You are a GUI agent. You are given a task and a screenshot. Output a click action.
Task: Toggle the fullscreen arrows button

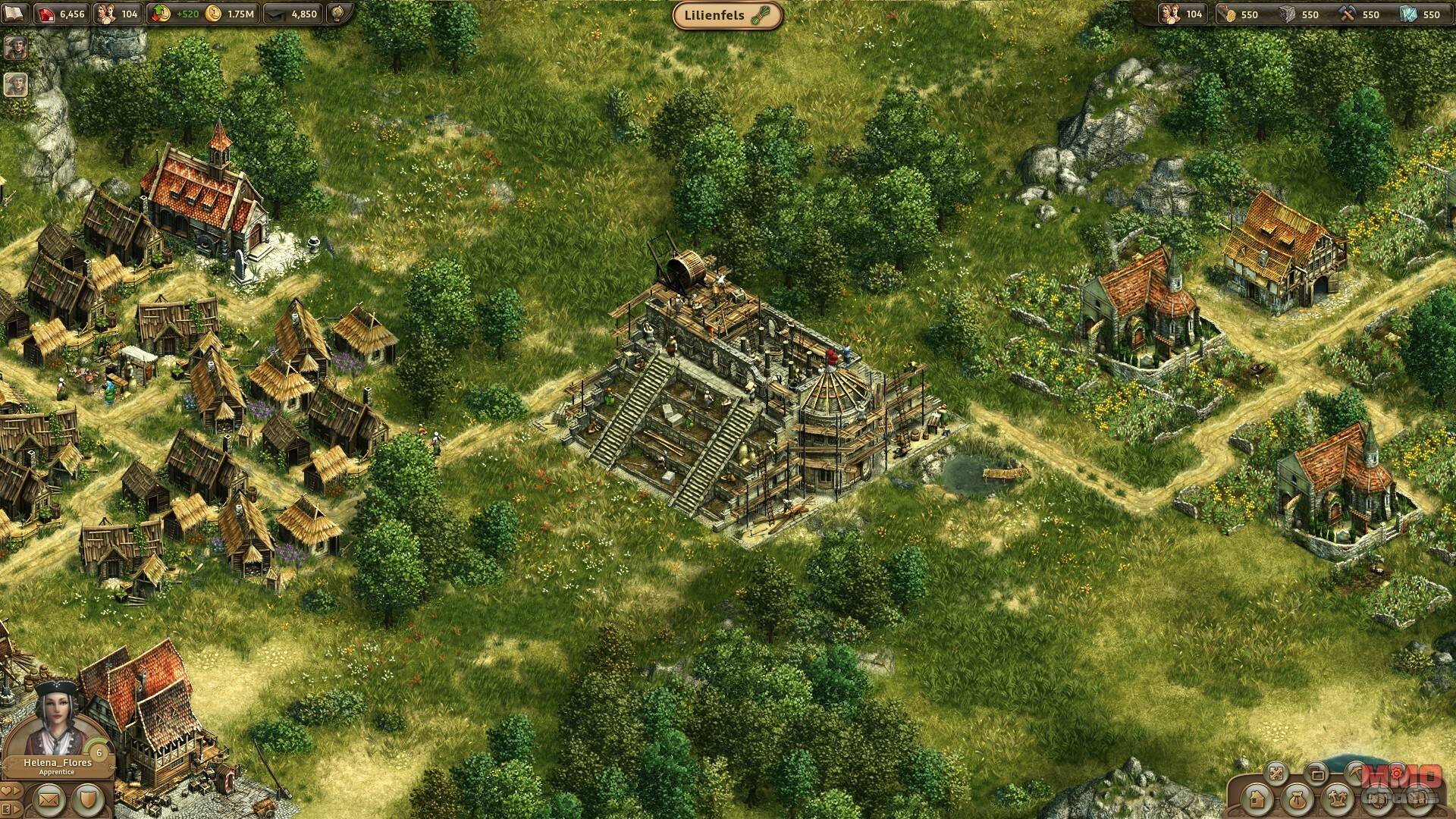(1276, 773)
